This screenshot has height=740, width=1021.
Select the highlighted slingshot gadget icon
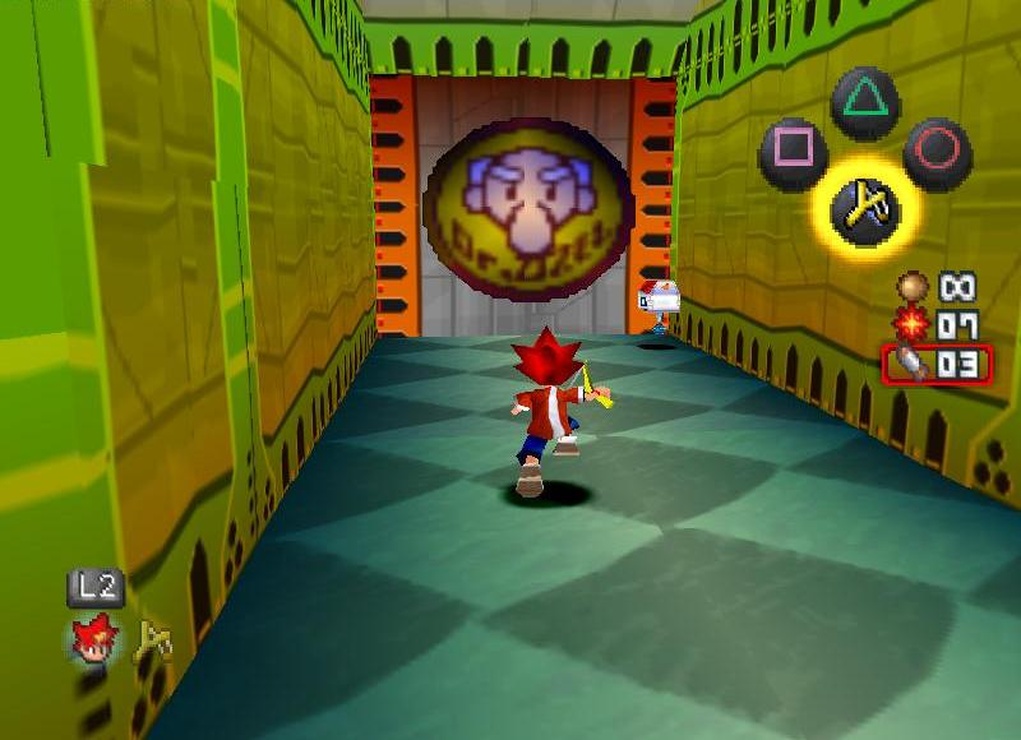(x=864, y=210)
